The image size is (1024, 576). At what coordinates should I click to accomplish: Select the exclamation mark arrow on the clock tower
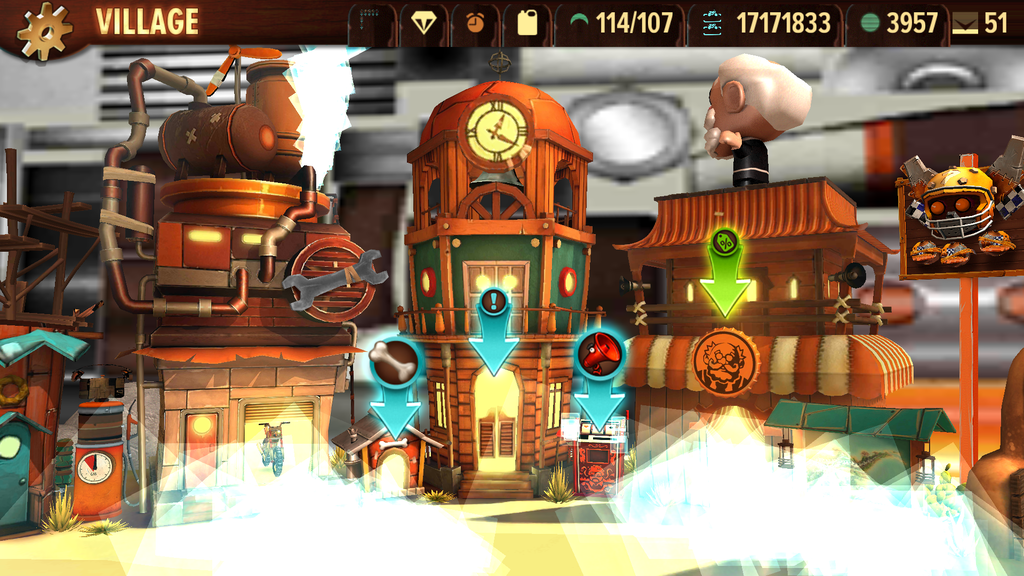(494, 303)
